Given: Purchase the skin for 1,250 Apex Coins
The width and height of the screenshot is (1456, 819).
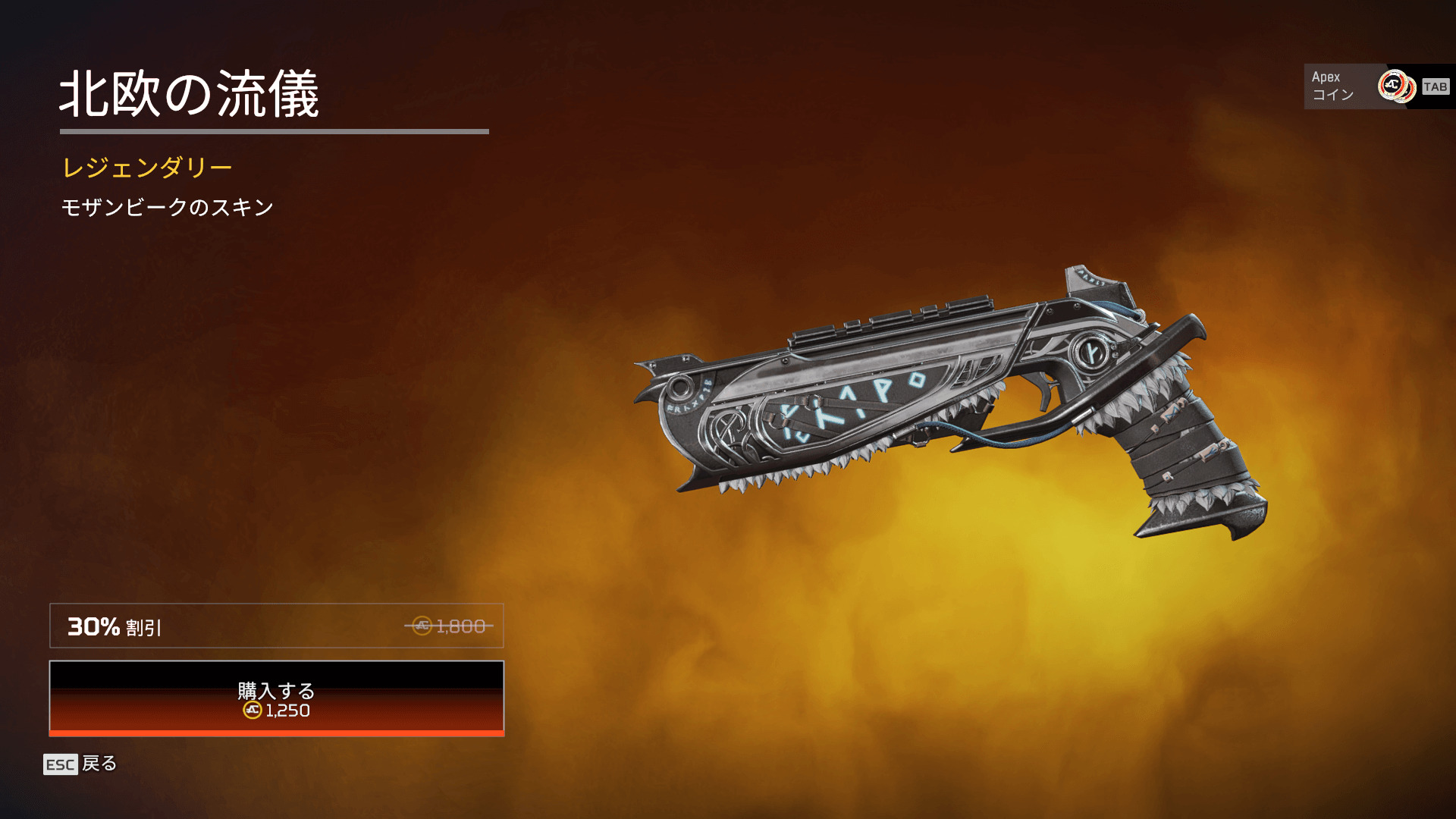Looking at the screenshot, I should pos(276,698).
